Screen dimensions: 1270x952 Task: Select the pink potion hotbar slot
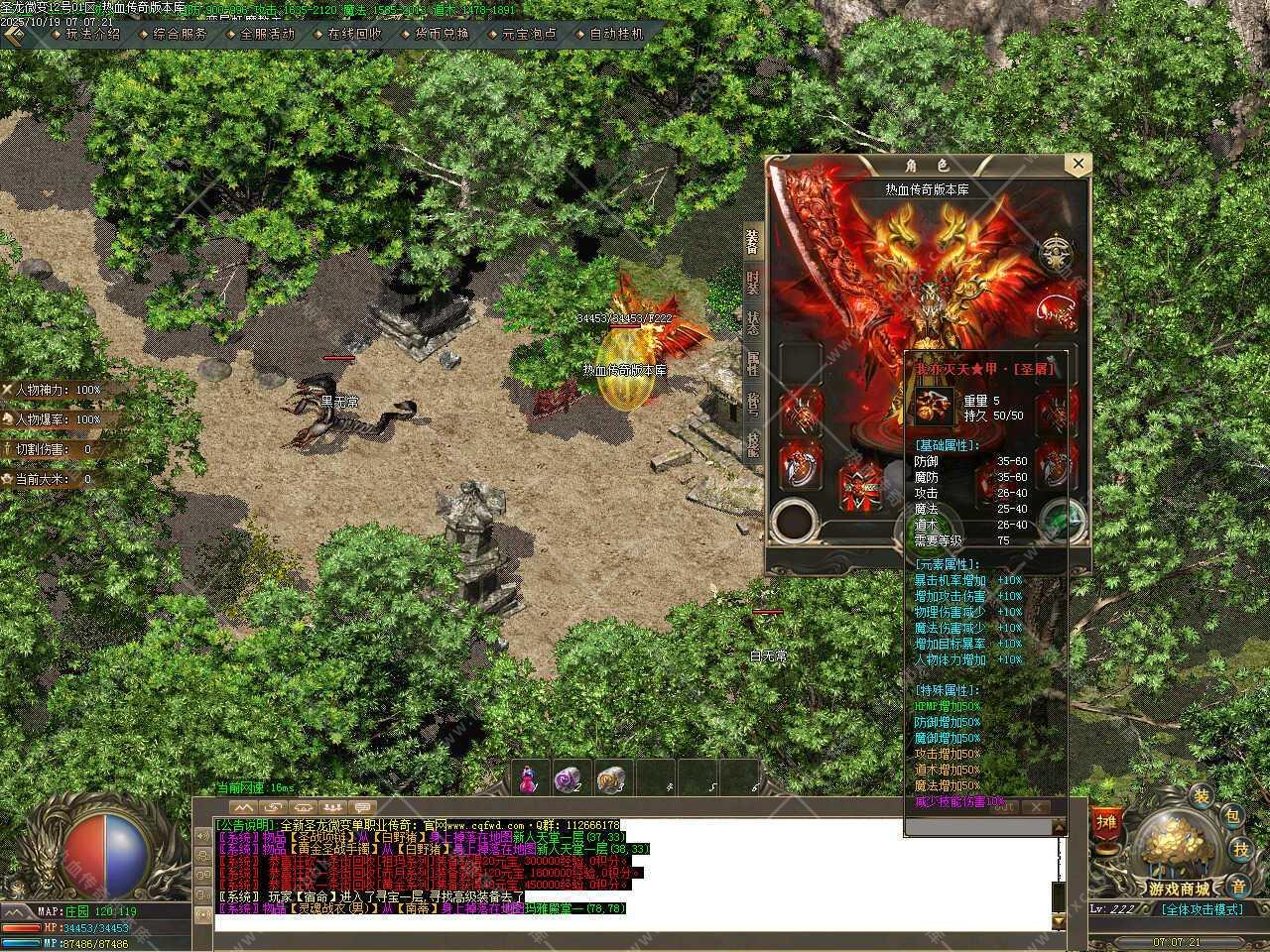[529, 779]
